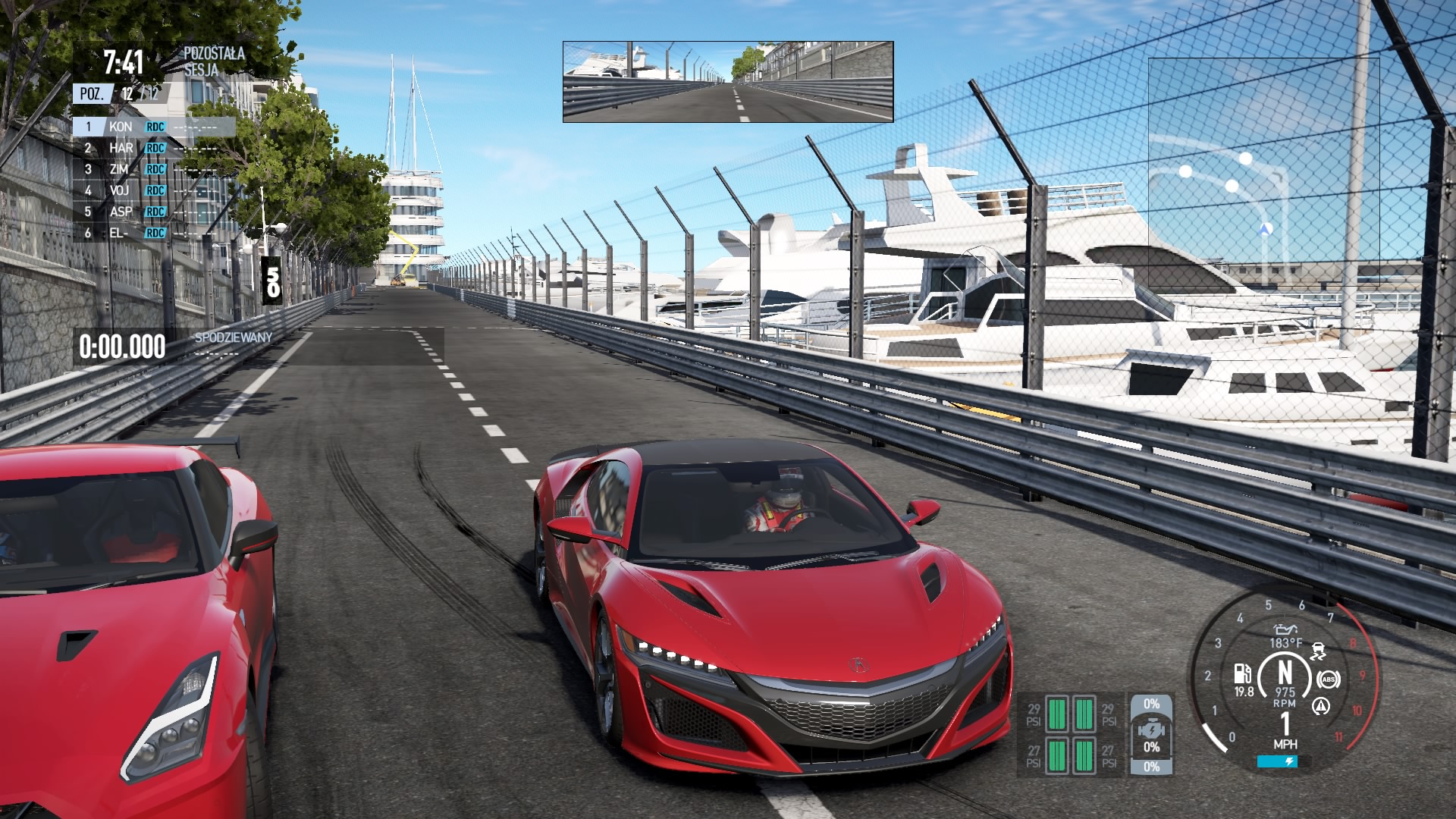Click the fuel pump icon
This screenshot has height=819, width=1456.
[x=1242, y=673]
